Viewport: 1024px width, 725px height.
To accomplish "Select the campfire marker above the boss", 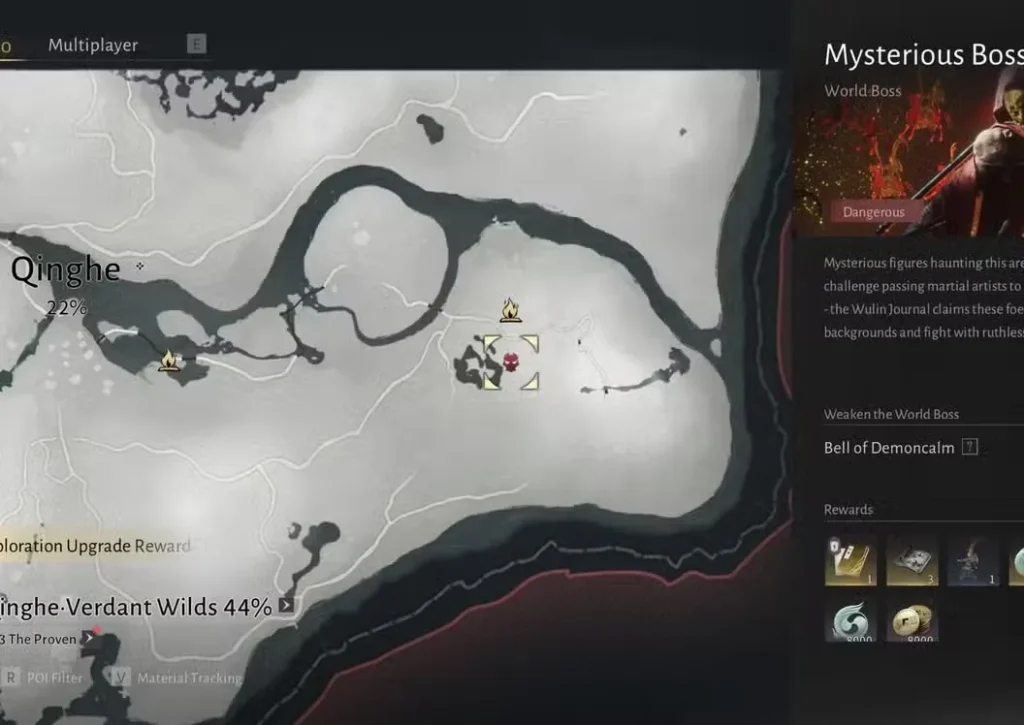I will [x=510, y=310].
